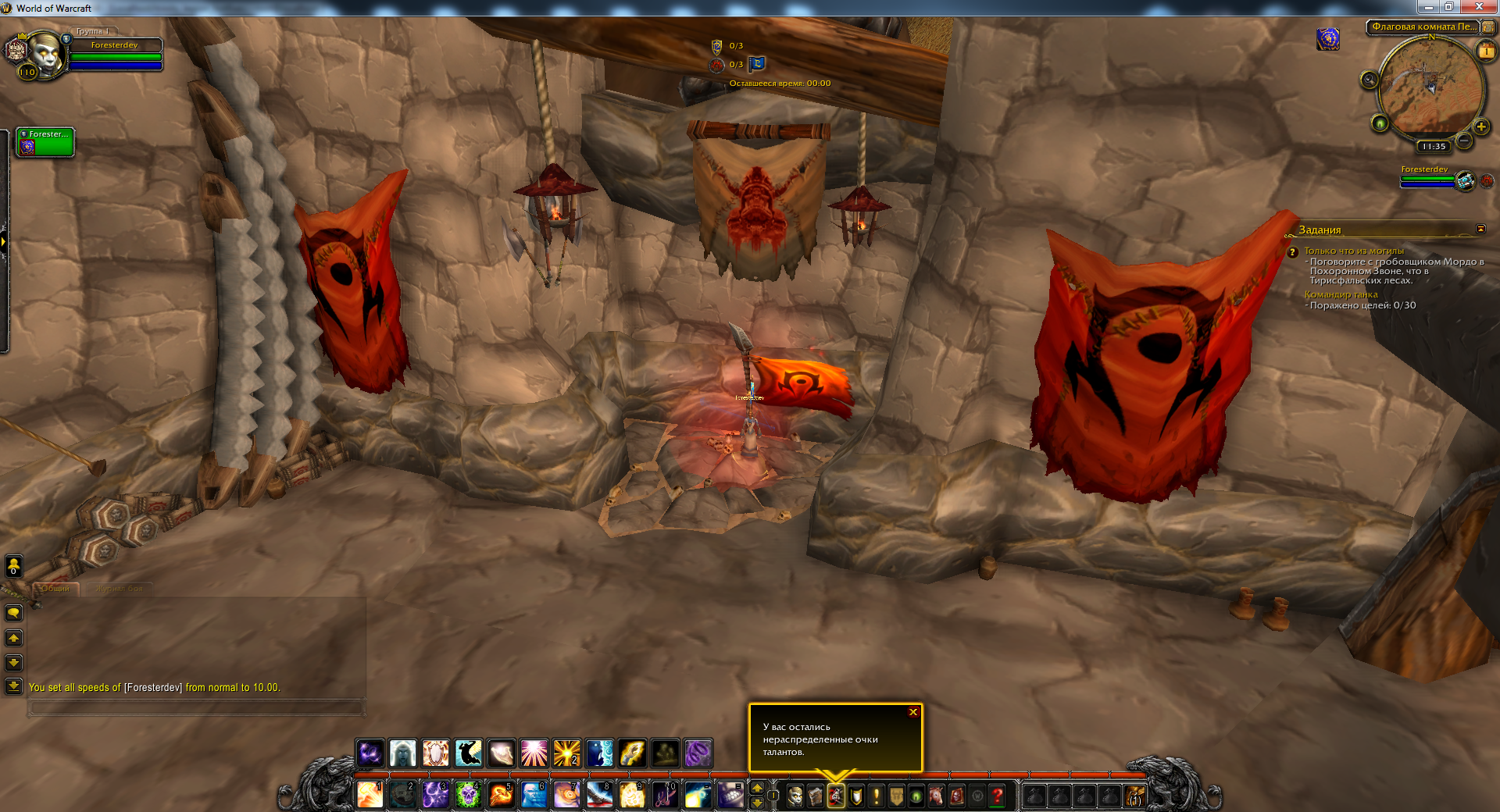Open the highlighted Talents micro menu icon
The width and height of the screenshot is (1500, 812).
[x=837, y=796]
